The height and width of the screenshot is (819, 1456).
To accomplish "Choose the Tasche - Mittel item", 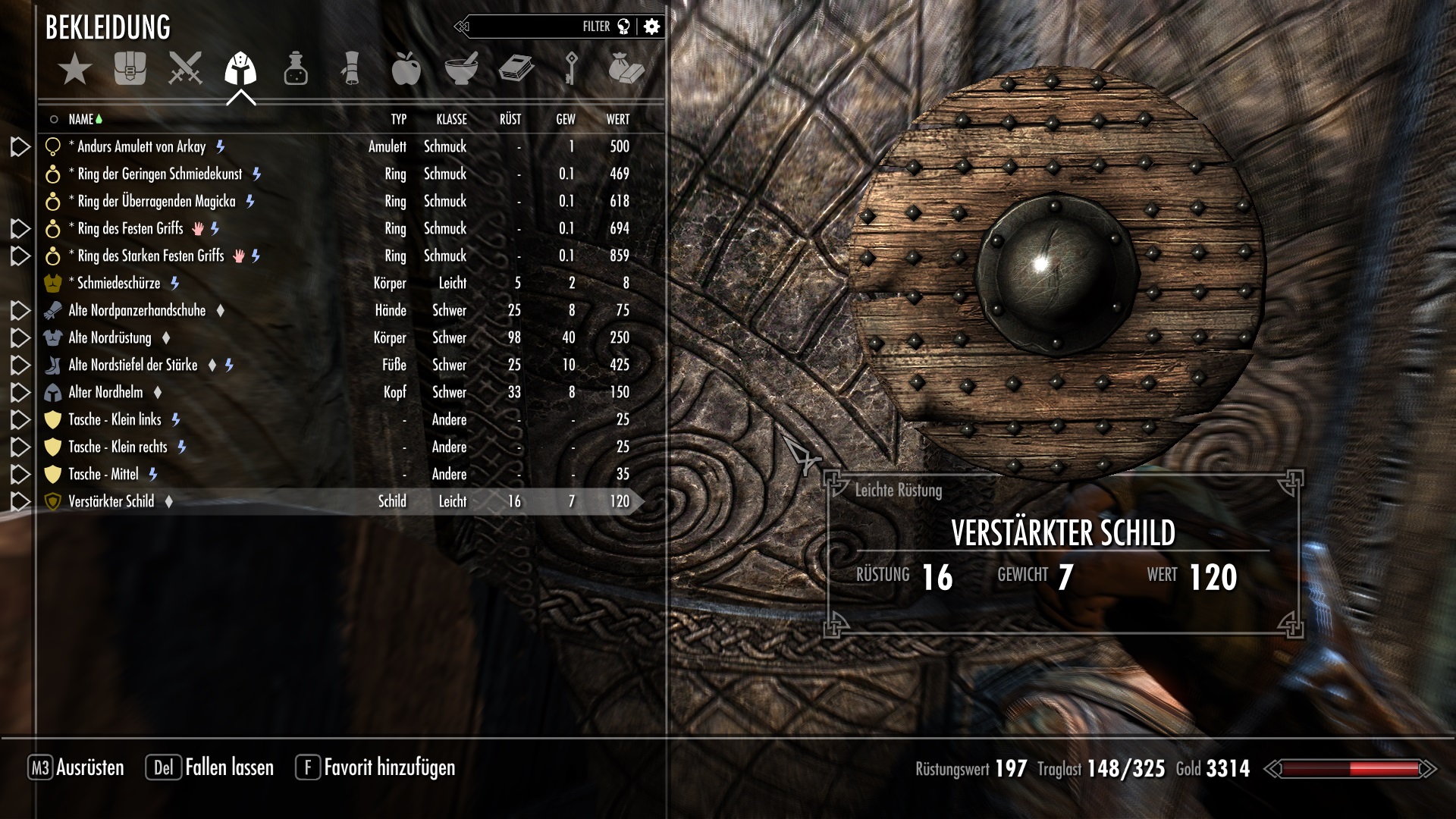I will (103, 475).
